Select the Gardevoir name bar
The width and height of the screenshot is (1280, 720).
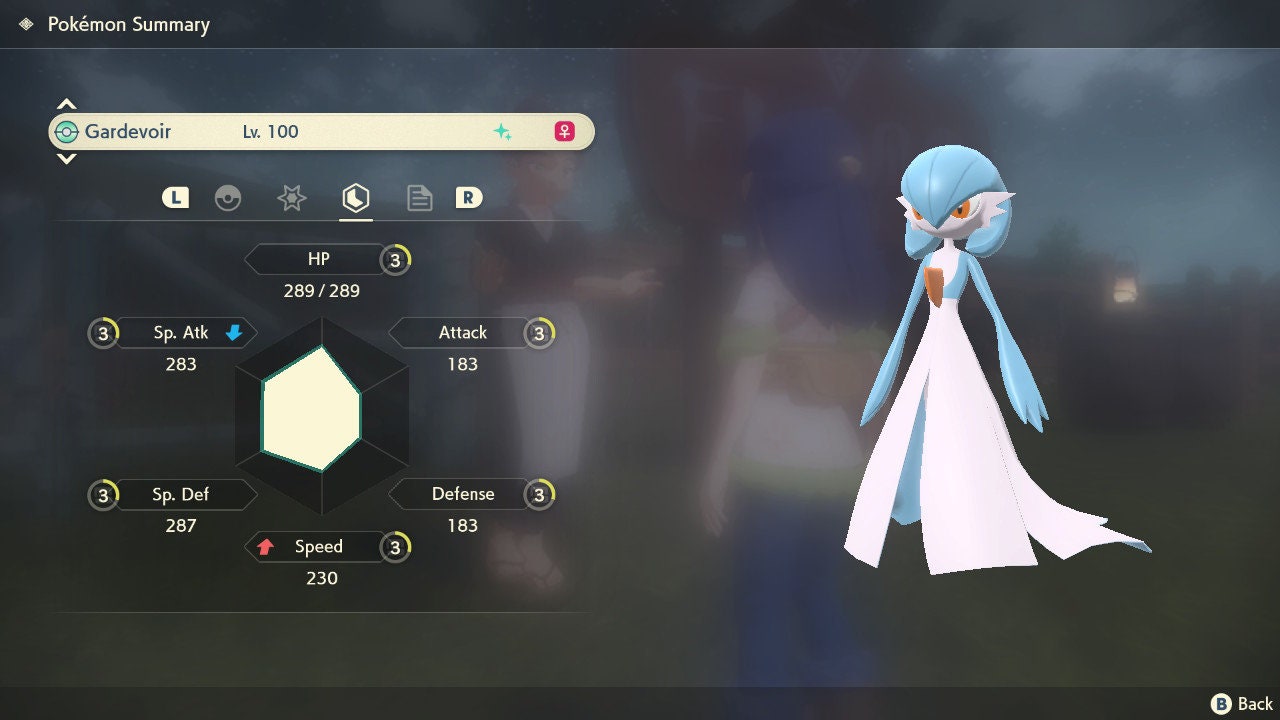click(x=321, y=131)
